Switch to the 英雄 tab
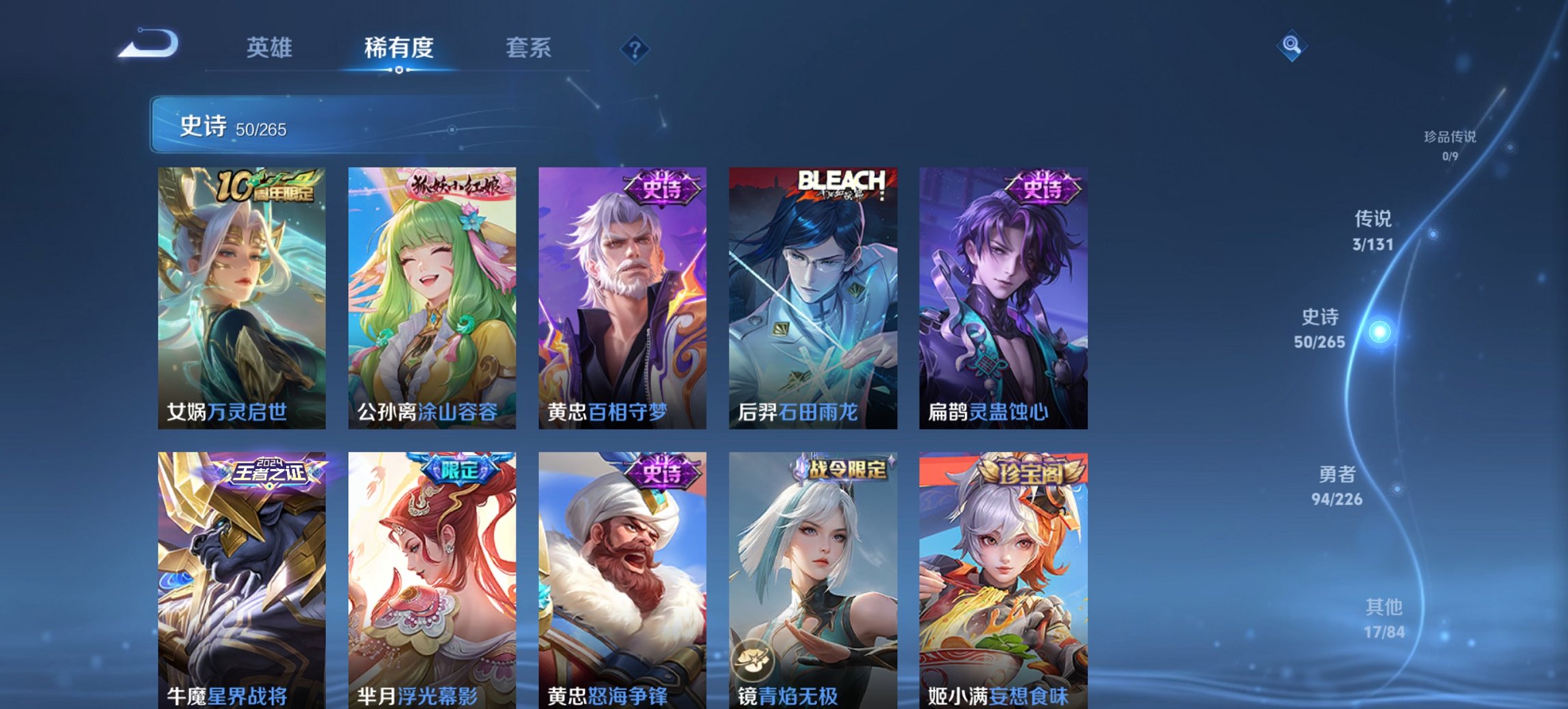This screenshot has height=709, width=1568. point(271,48)
